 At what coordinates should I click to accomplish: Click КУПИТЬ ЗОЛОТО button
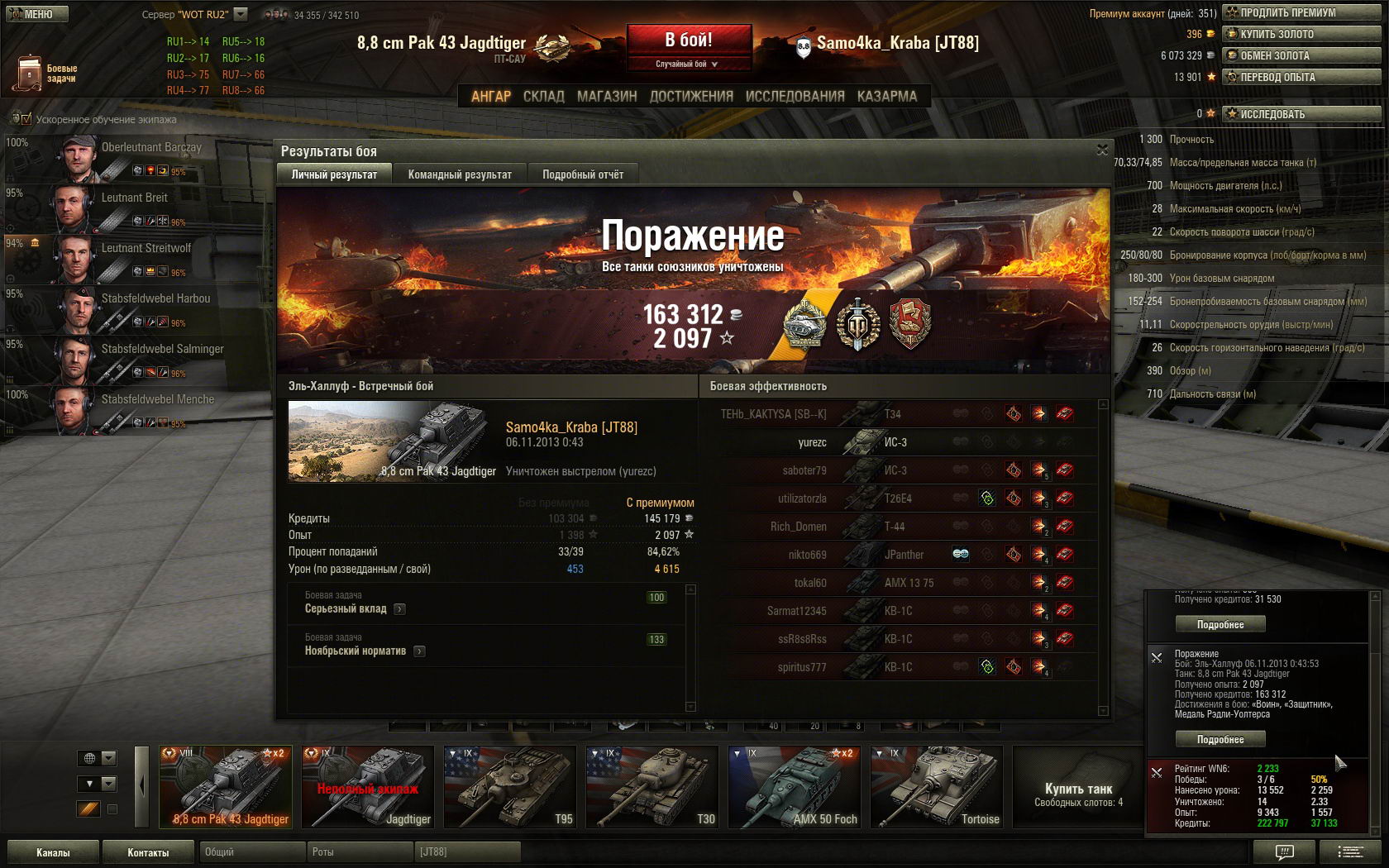coord(1301,34)
